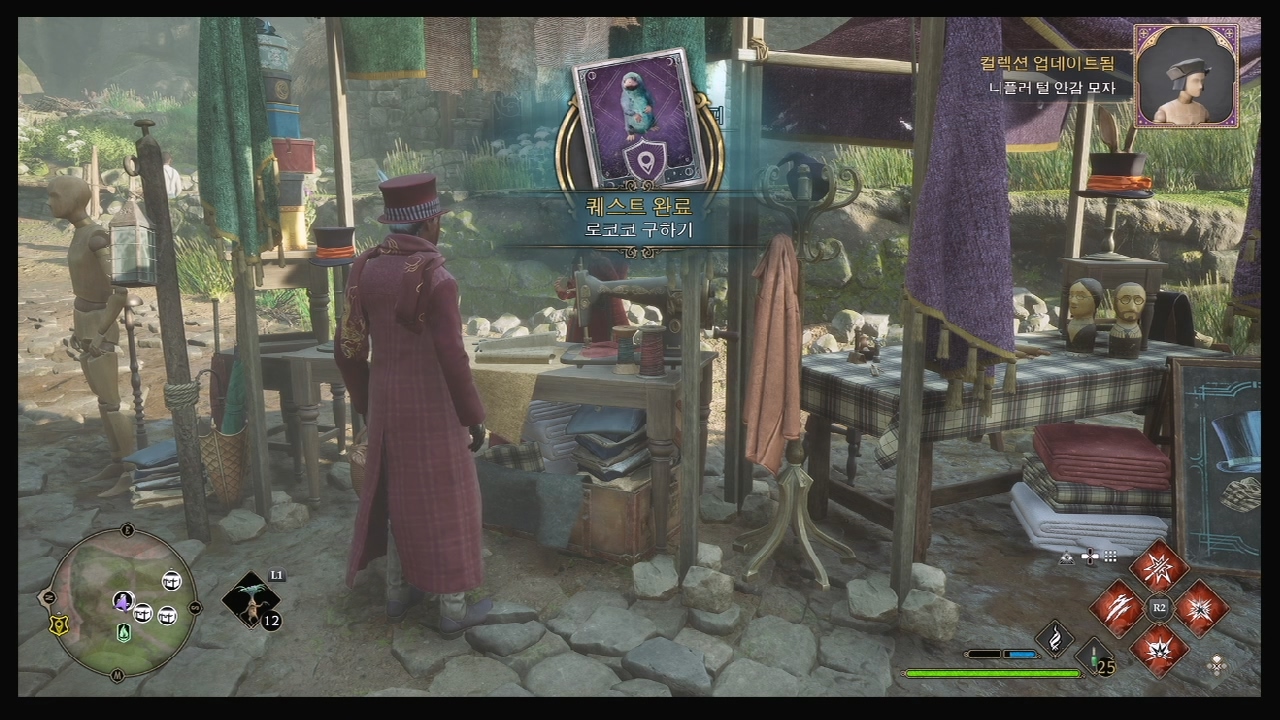Viewport: 1280px width, 720px height.
Task: Use the Mandrake tool slot
Action: click(249, 600)
